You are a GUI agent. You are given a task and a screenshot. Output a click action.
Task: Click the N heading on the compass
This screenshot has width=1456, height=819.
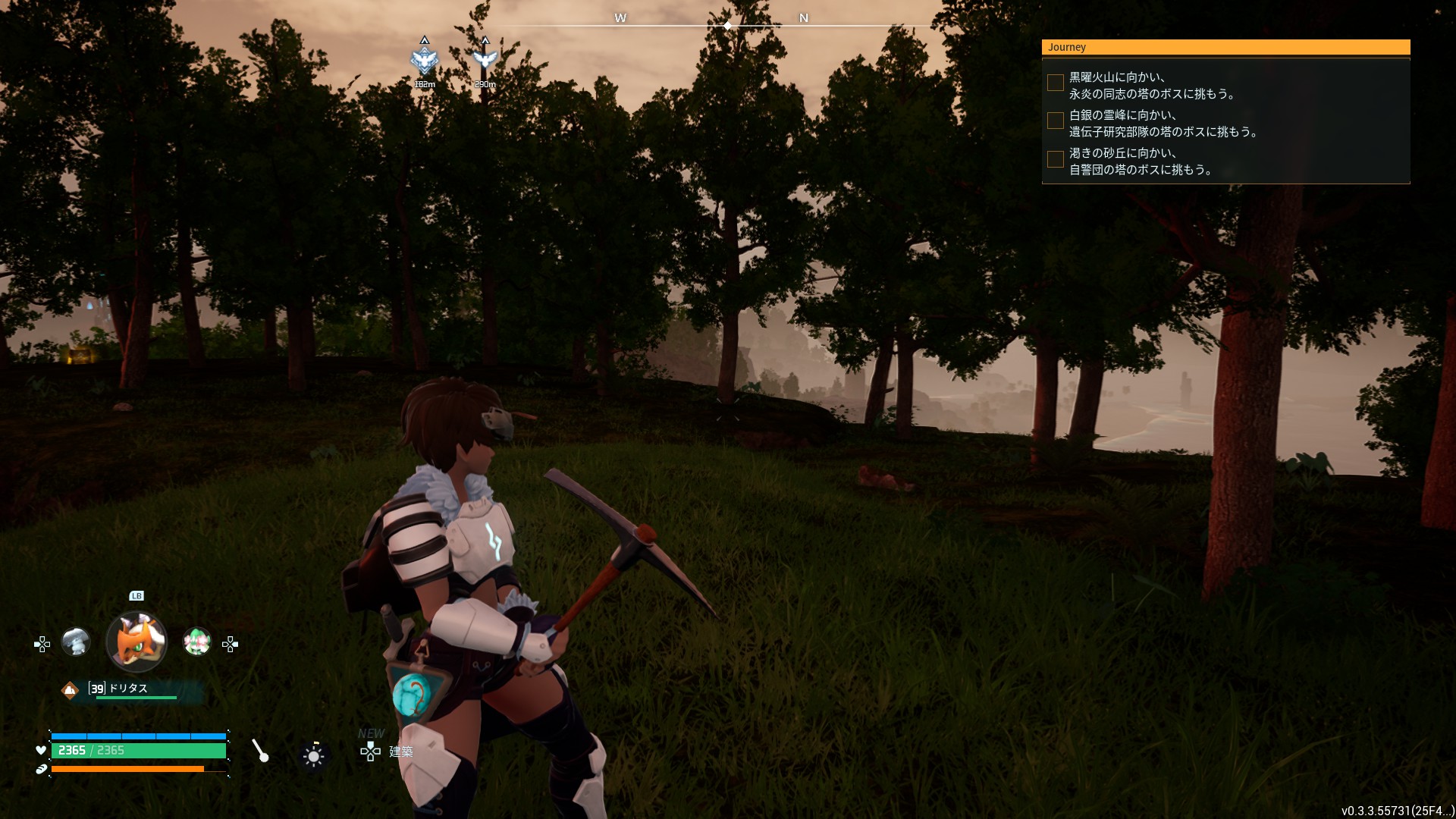(804, 18)
